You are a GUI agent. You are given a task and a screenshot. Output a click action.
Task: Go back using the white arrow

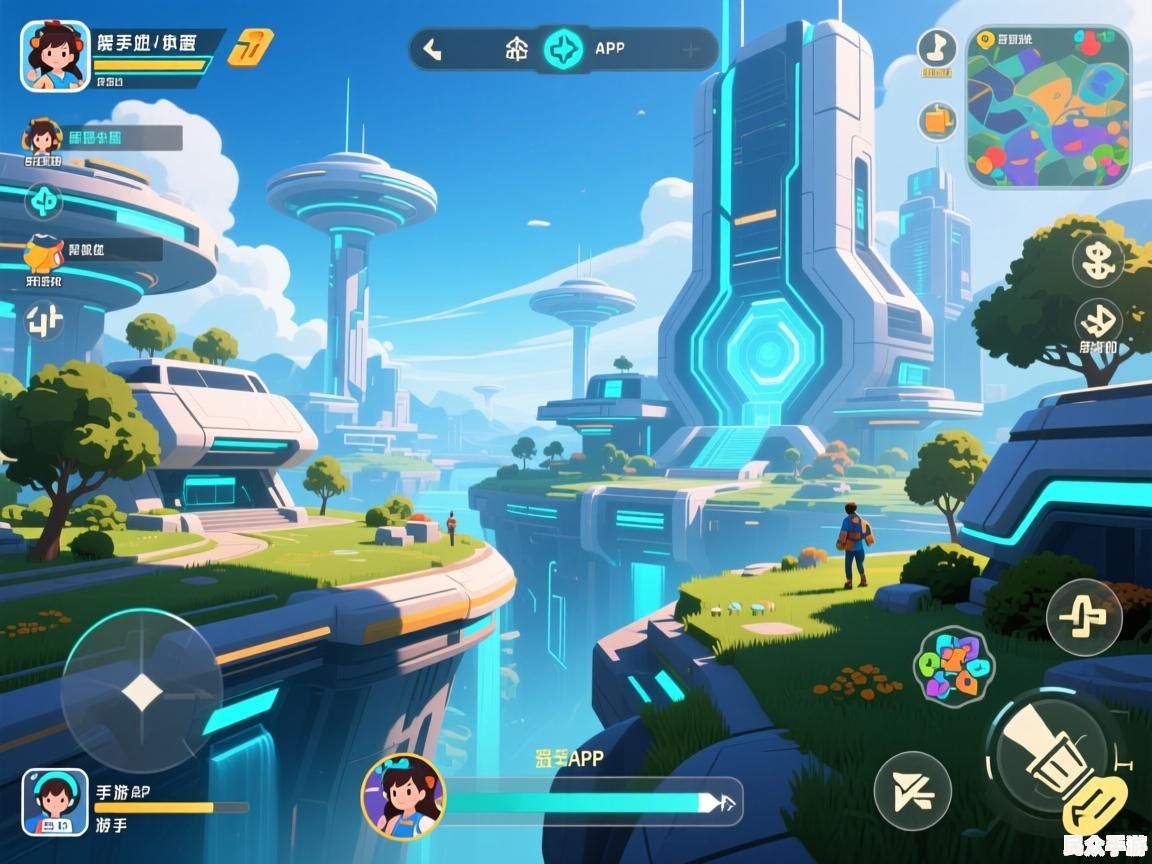point(432,49)
